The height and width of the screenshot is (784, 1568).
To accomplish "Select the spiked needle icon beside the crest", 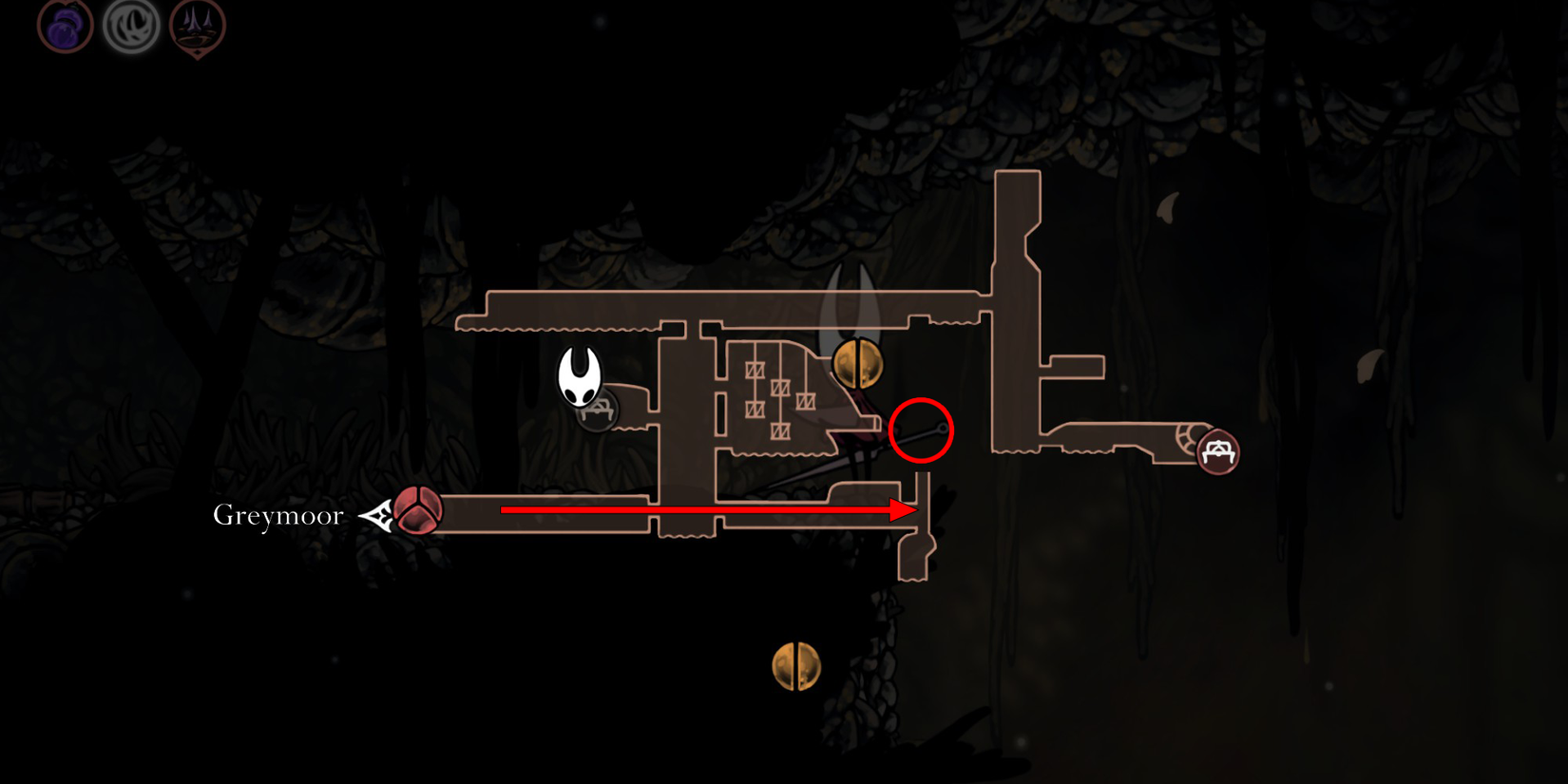I will tap(197, 26).
